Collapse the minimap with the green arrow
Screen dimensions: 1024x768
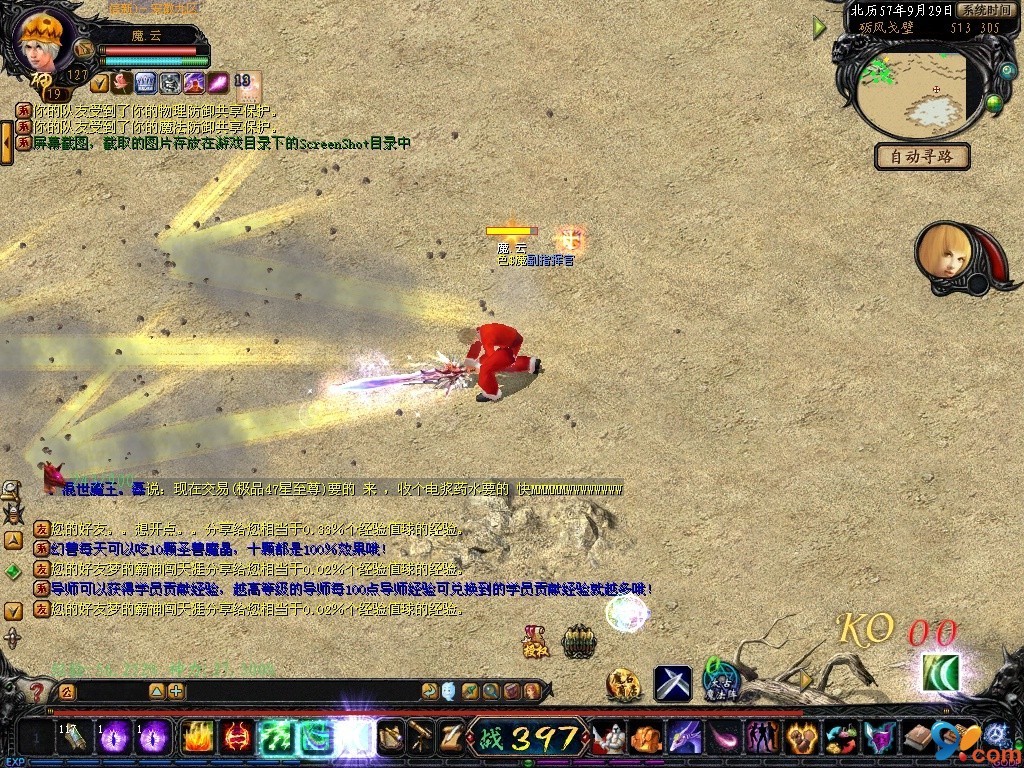820,28
